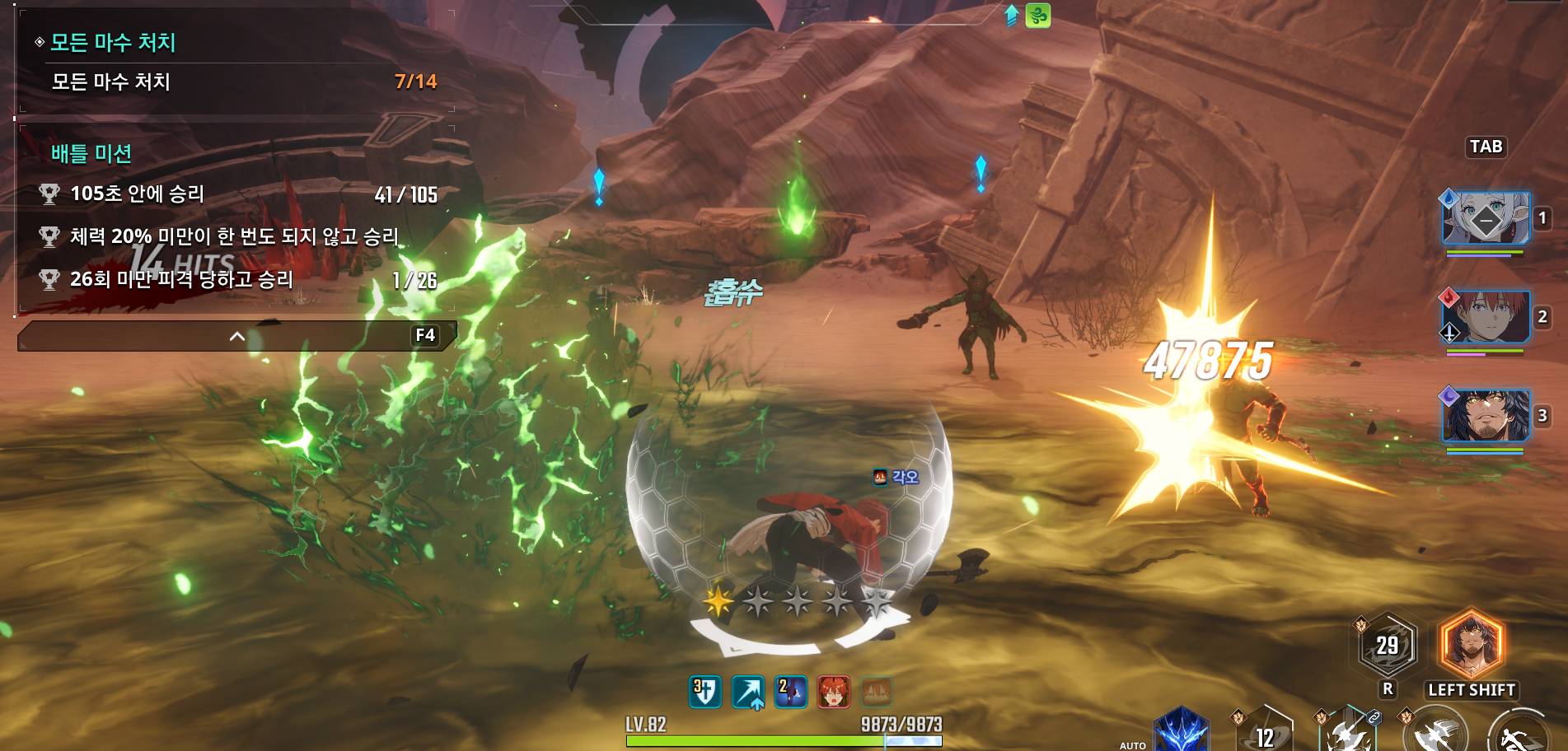This screenshot has width=1568, height=751.
Task: Trigger the round axe swing attack
Action: pos(1436,735)
